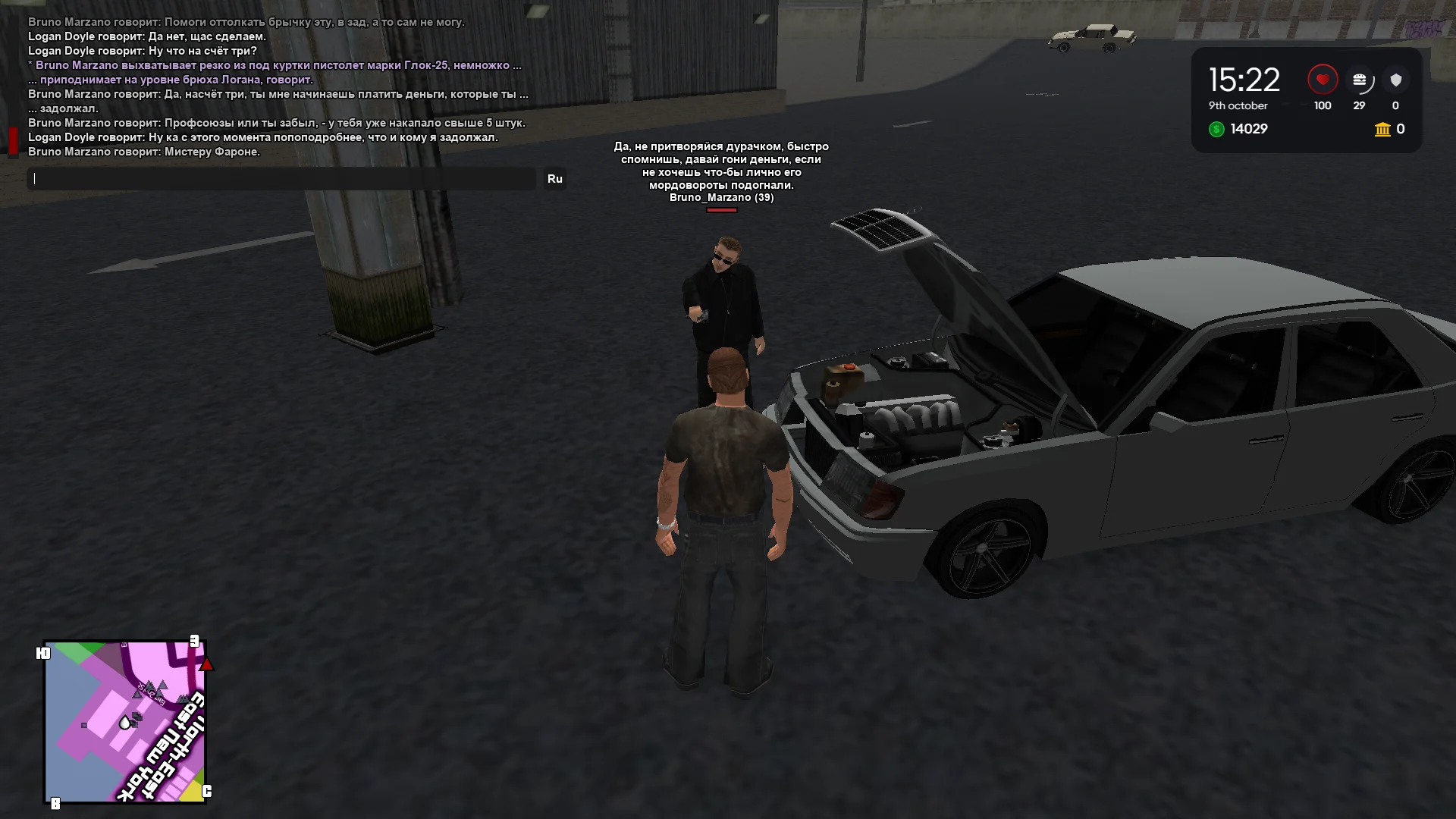This screenshot has height=819, width=1456.
Task: Click the "З" compass letter on the minimap
Action: tap(196, 641)
